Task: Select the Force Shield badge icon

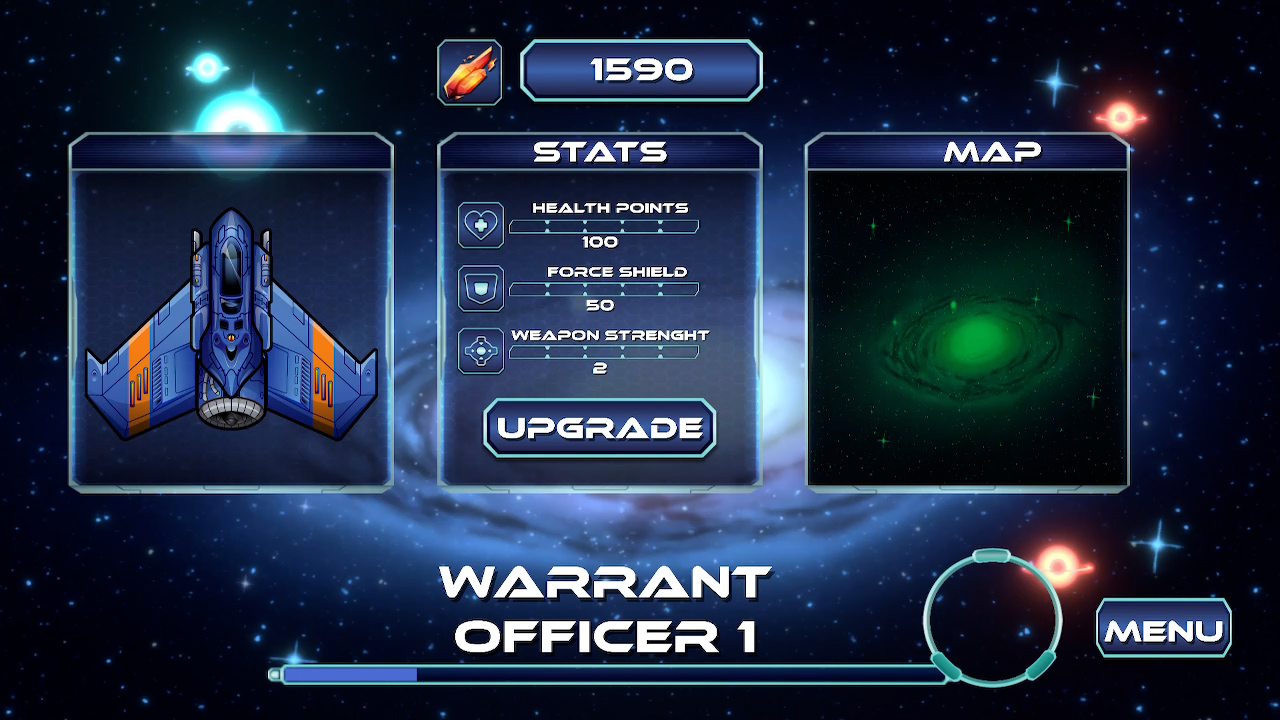Action: (x=479, y=287)
